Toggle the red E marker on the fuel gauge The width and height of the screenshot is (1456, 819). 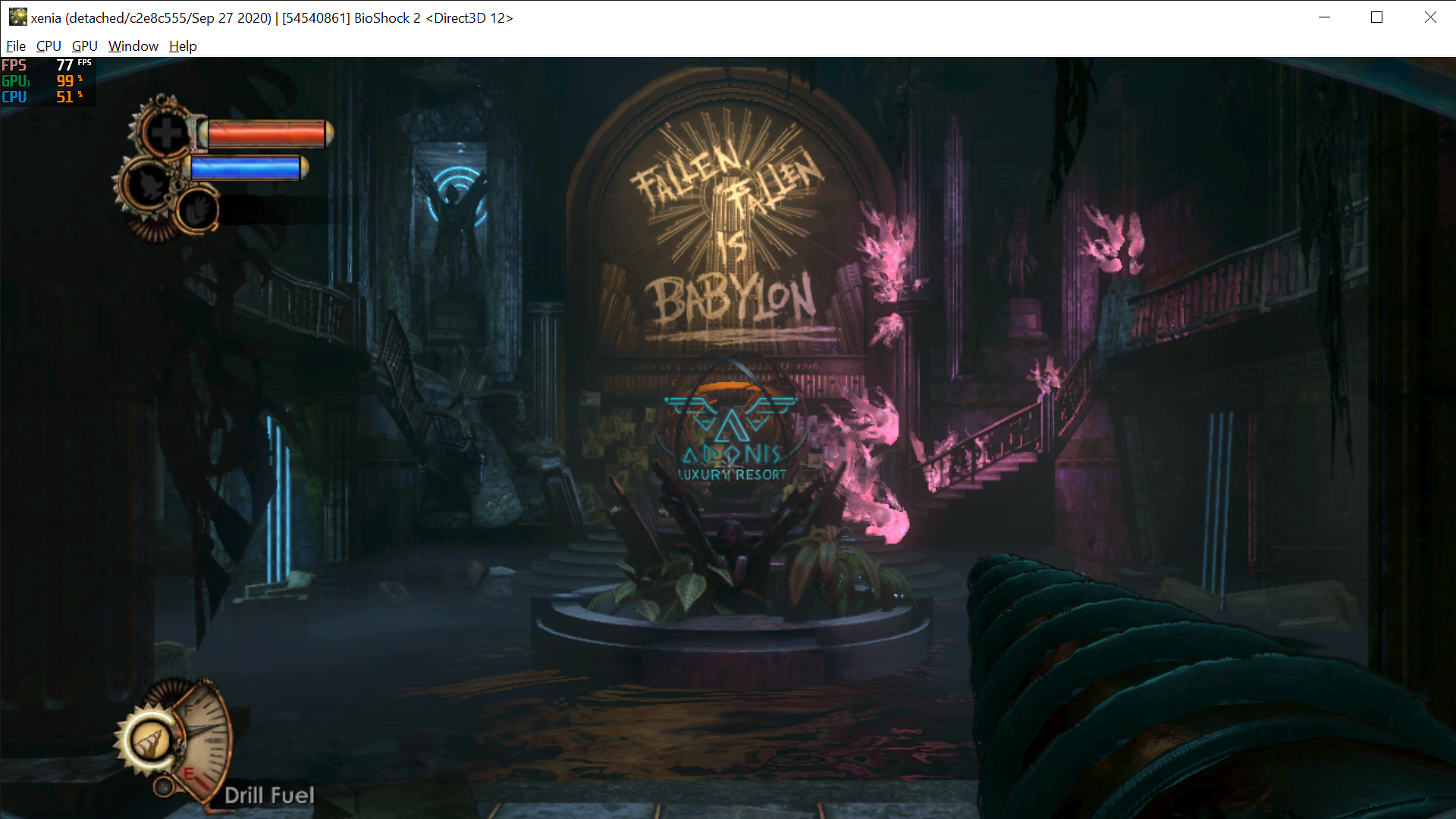[190, 773]
